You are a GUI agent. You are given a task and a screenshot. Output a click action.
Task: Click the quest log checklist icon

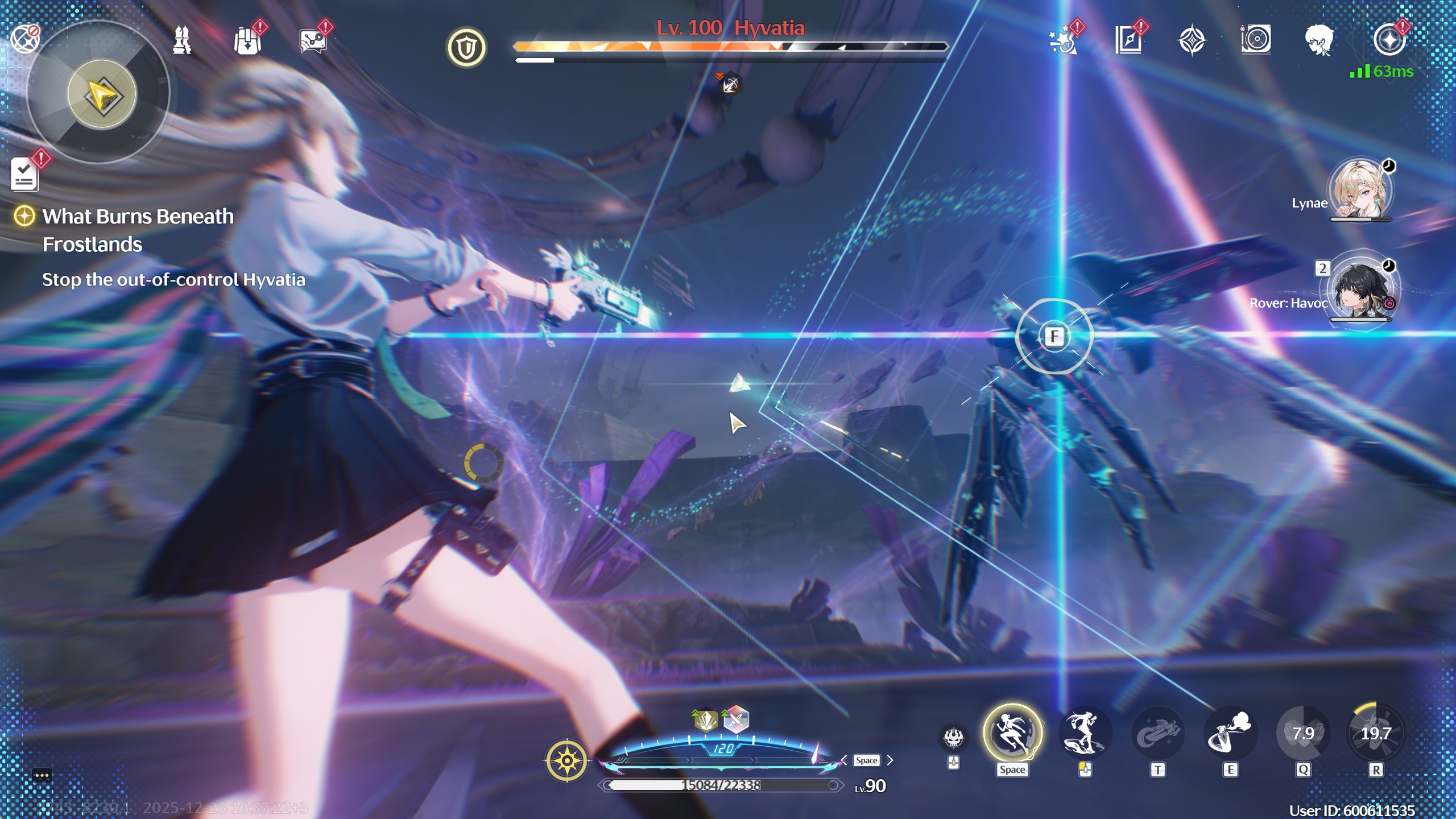coord(25,174)
